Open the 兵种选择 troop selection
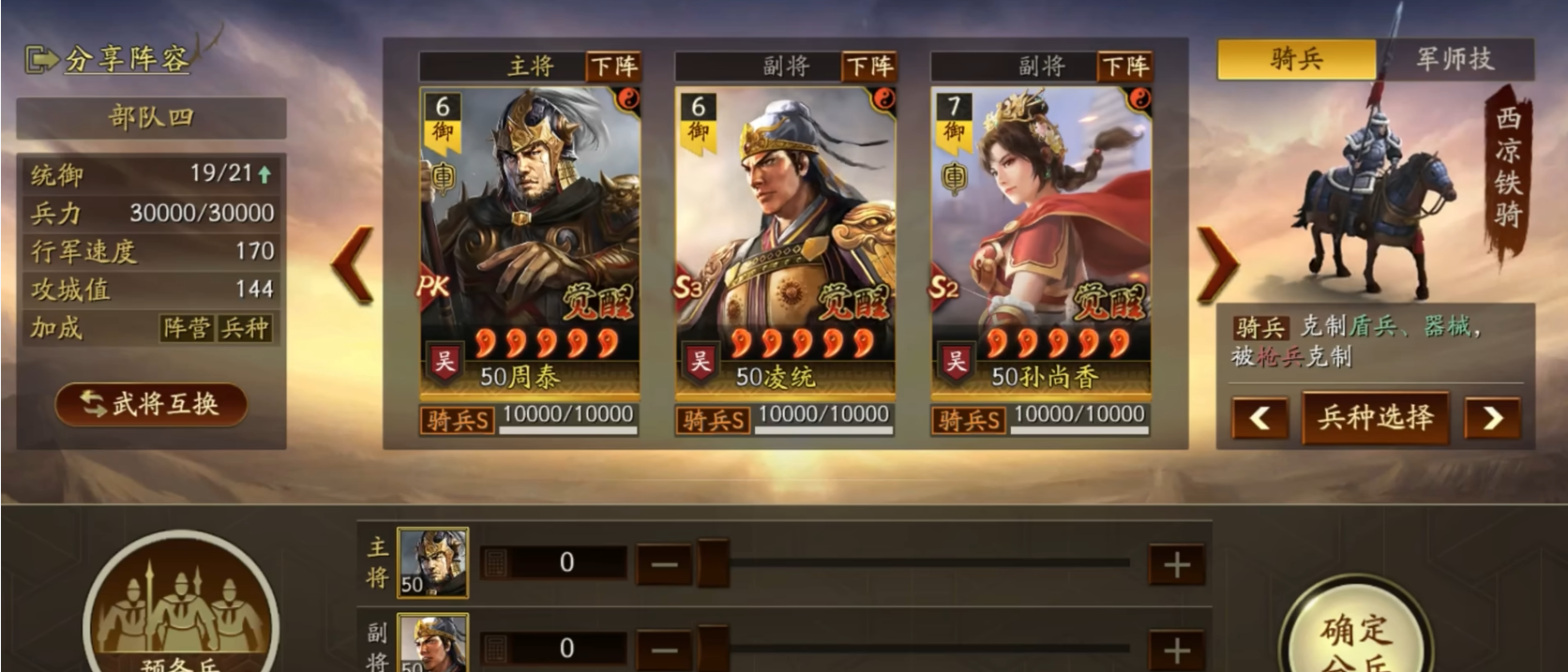Viewport: 1568px width, 672px height. point(1376,417)
